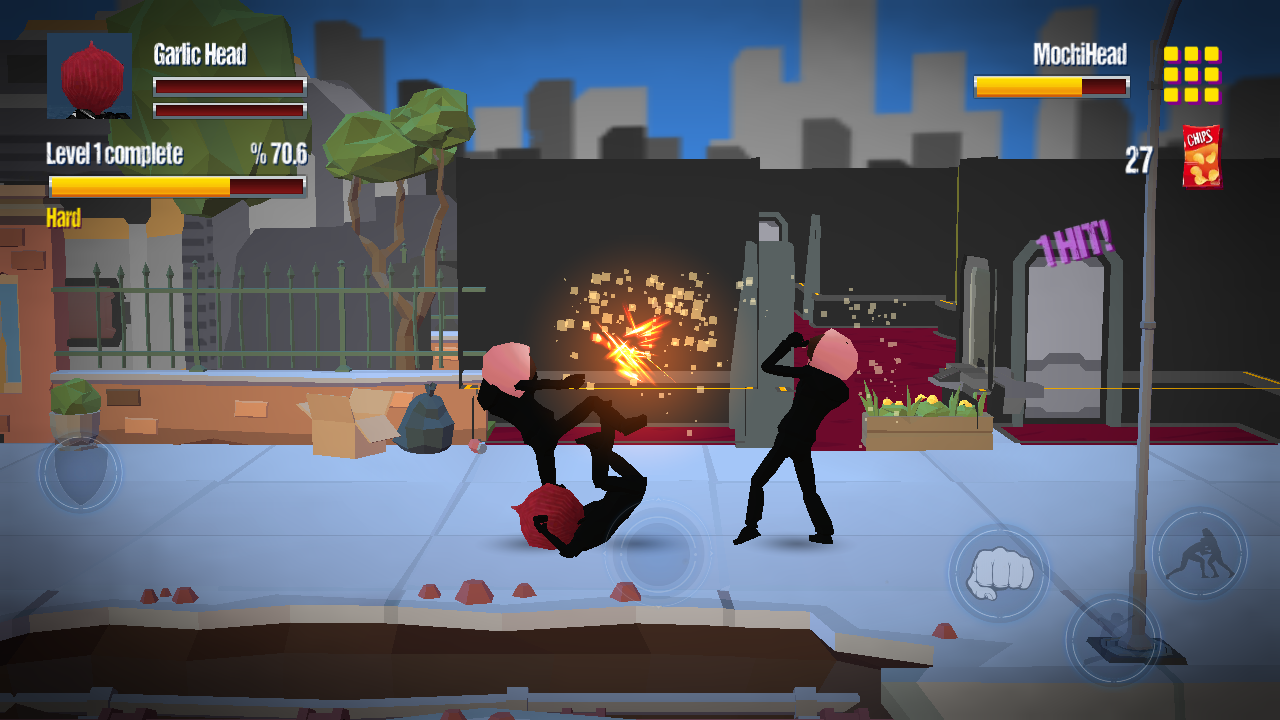
Task: Open the pause menu grid icon
Action: 1193,75
